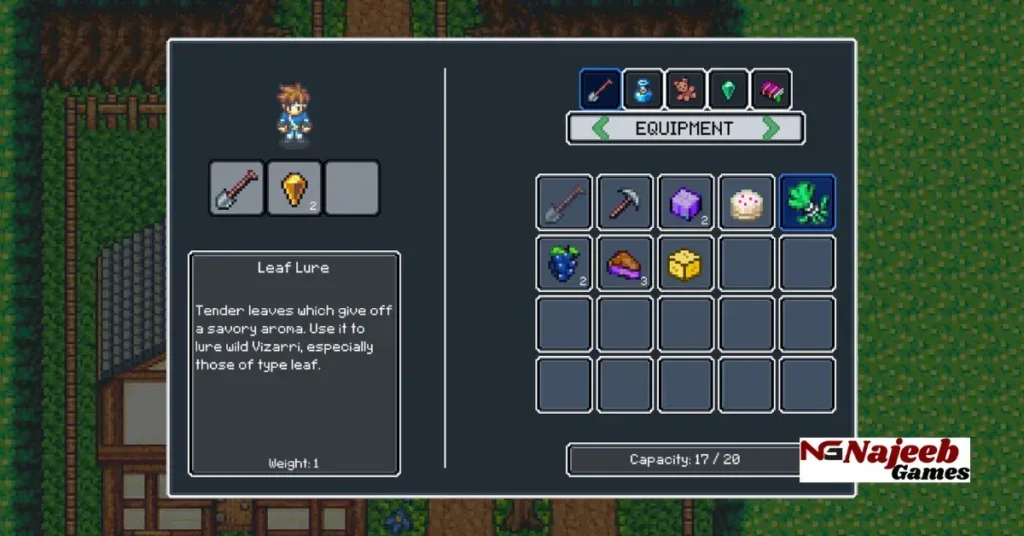
Task: Click the equipped shovel slot under the character
Action: click(x=237, y=188)
